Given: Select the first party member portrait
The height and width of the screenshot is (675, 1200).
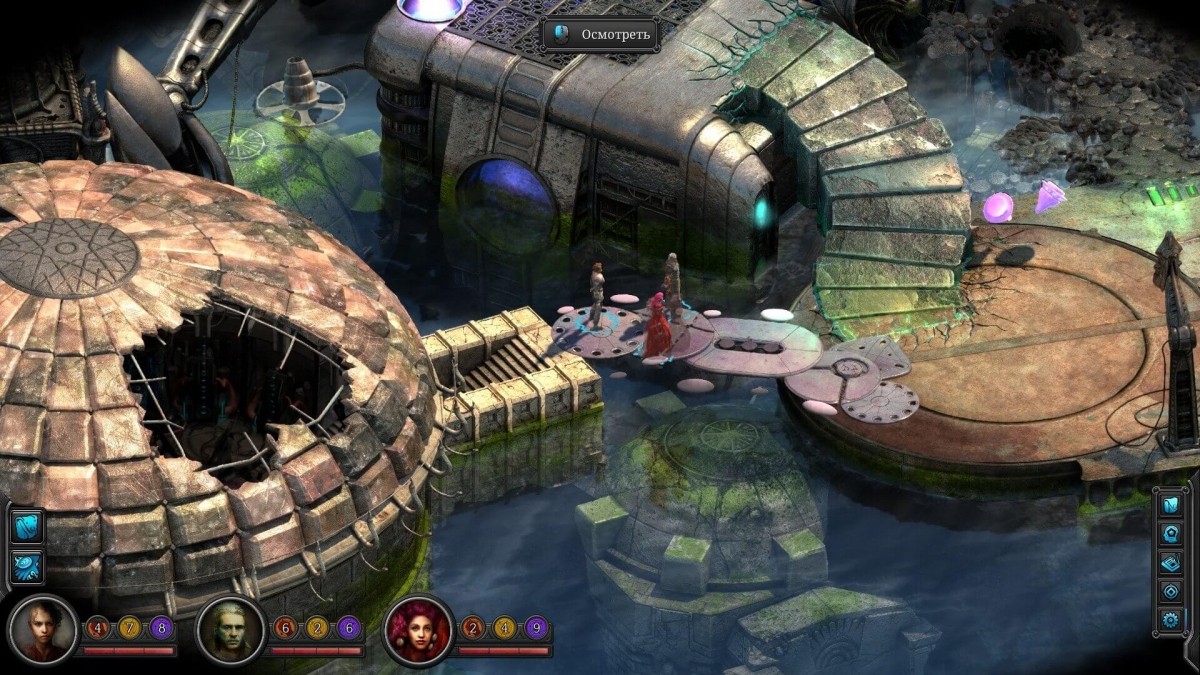Looking at the screenshot, I should (x=42, y=630).
